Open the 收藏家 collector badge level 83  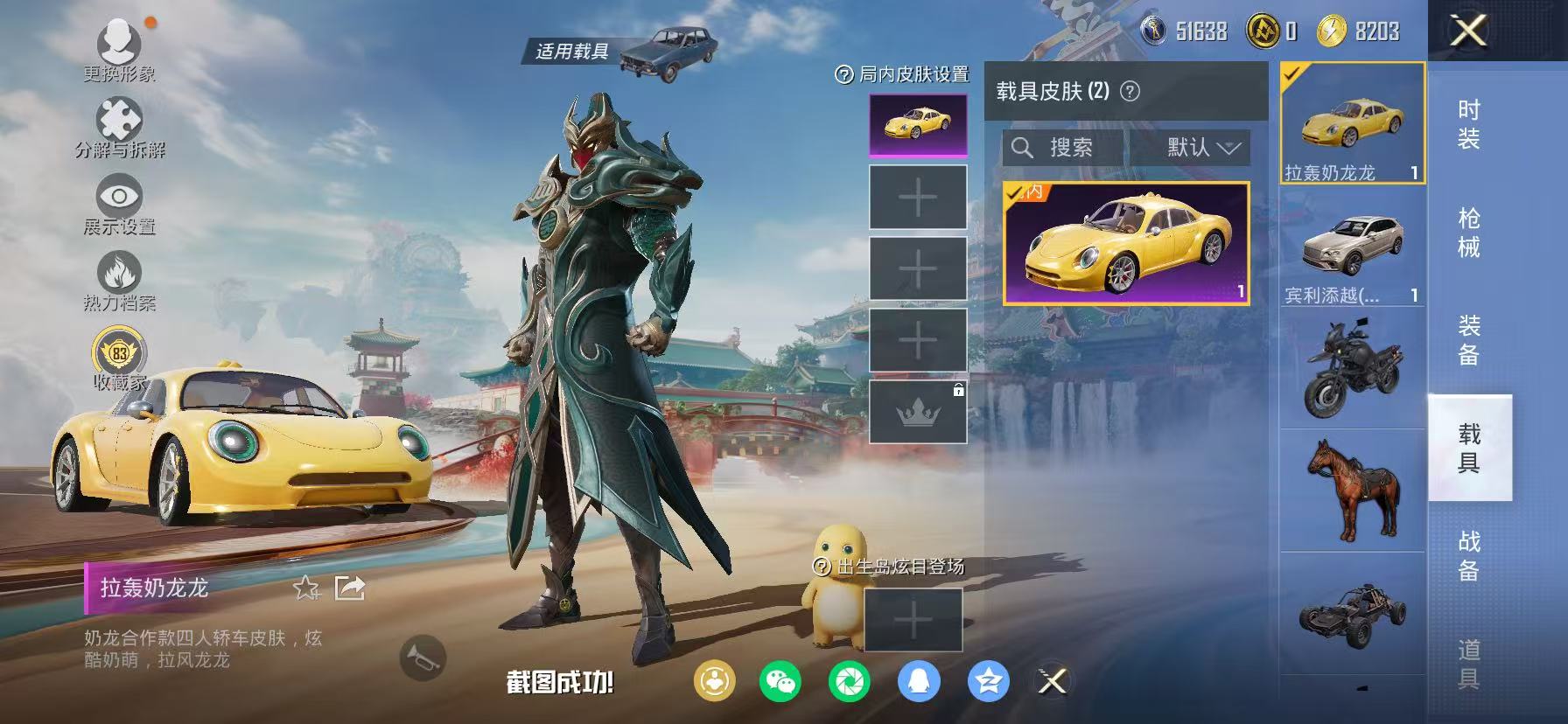pos(120,355)
